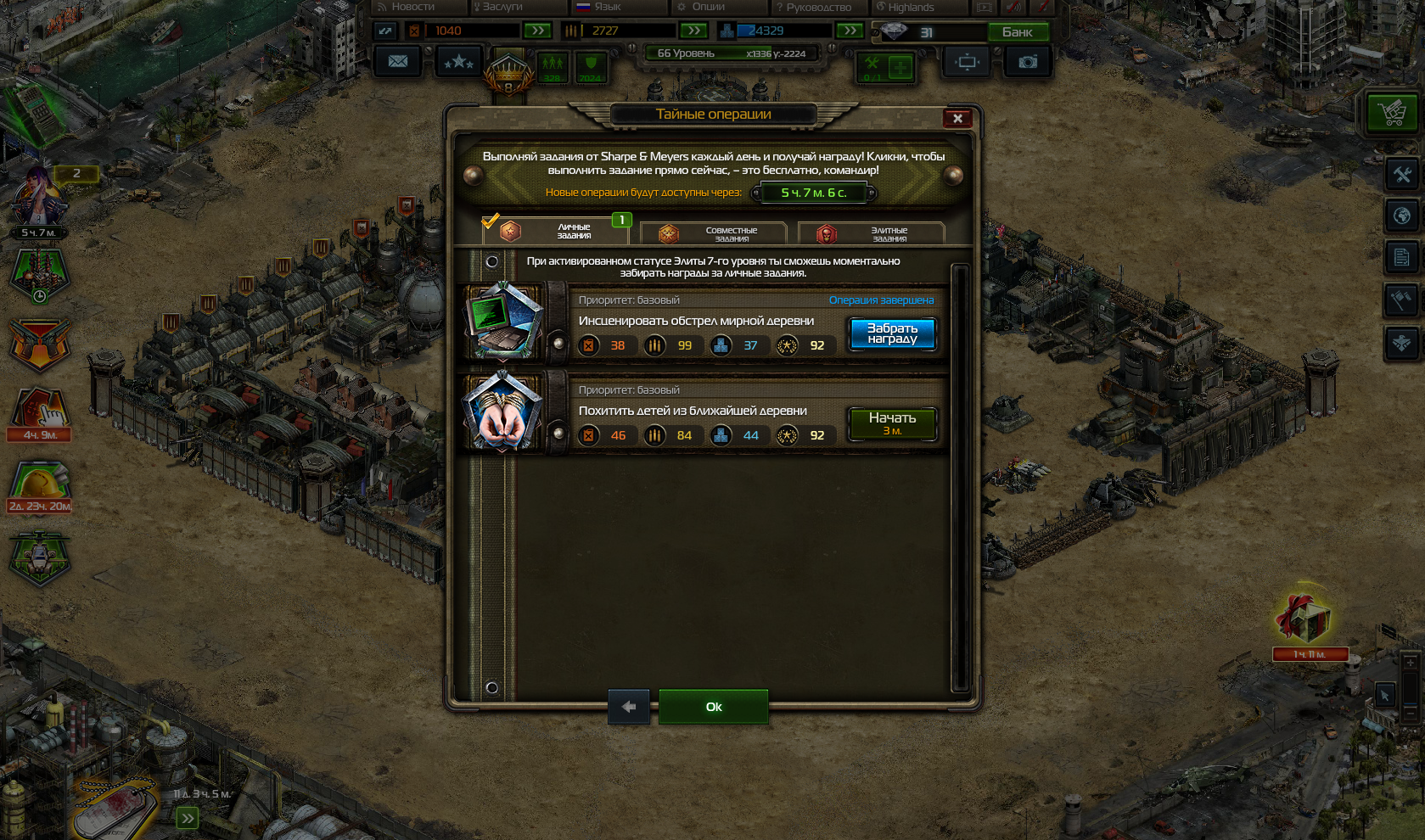Open the Руководство help menu
Screen dimensions: 1425x840
point(817,7)
